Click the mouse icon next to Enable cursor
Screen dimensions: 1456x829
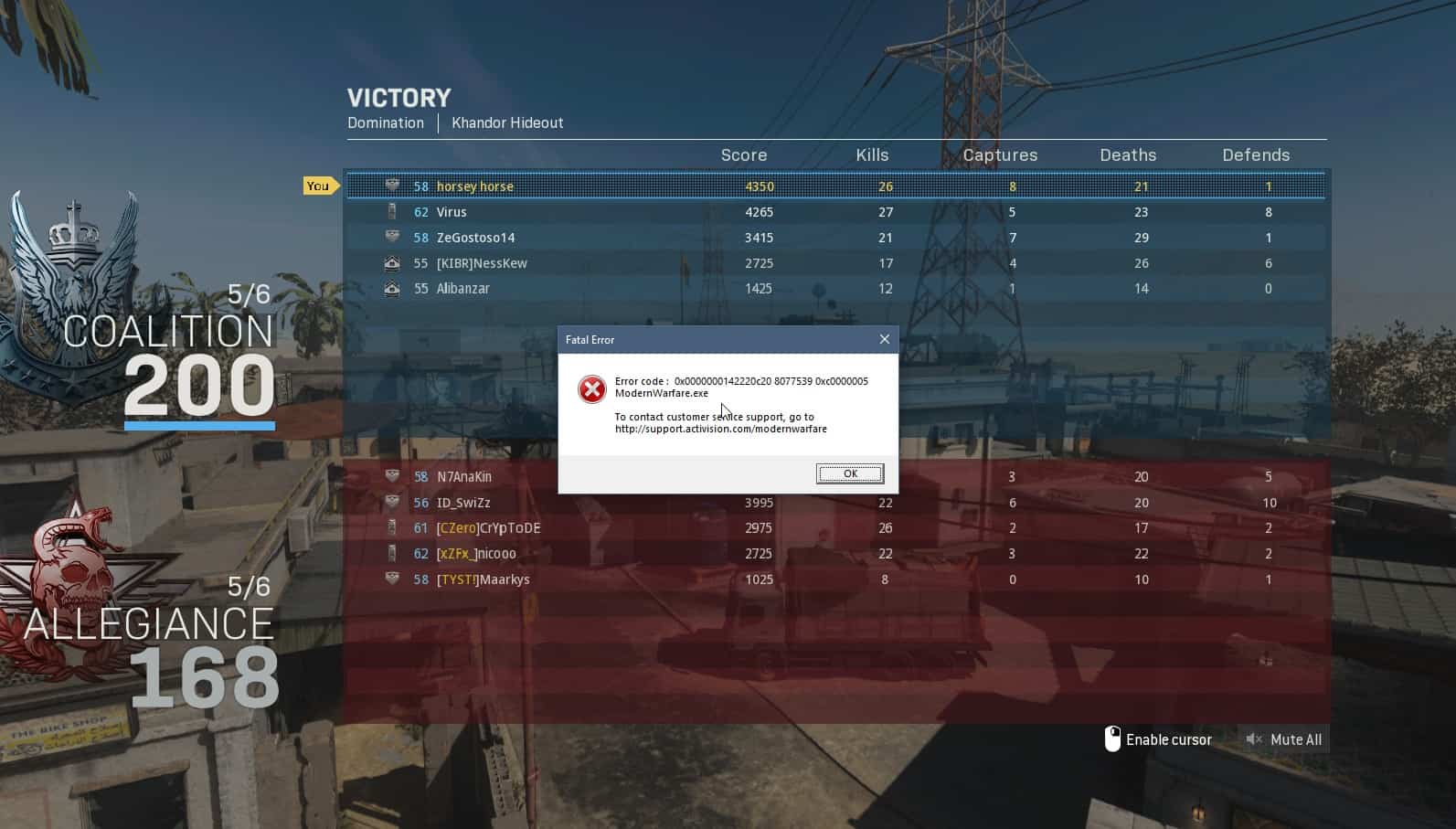1113,739
